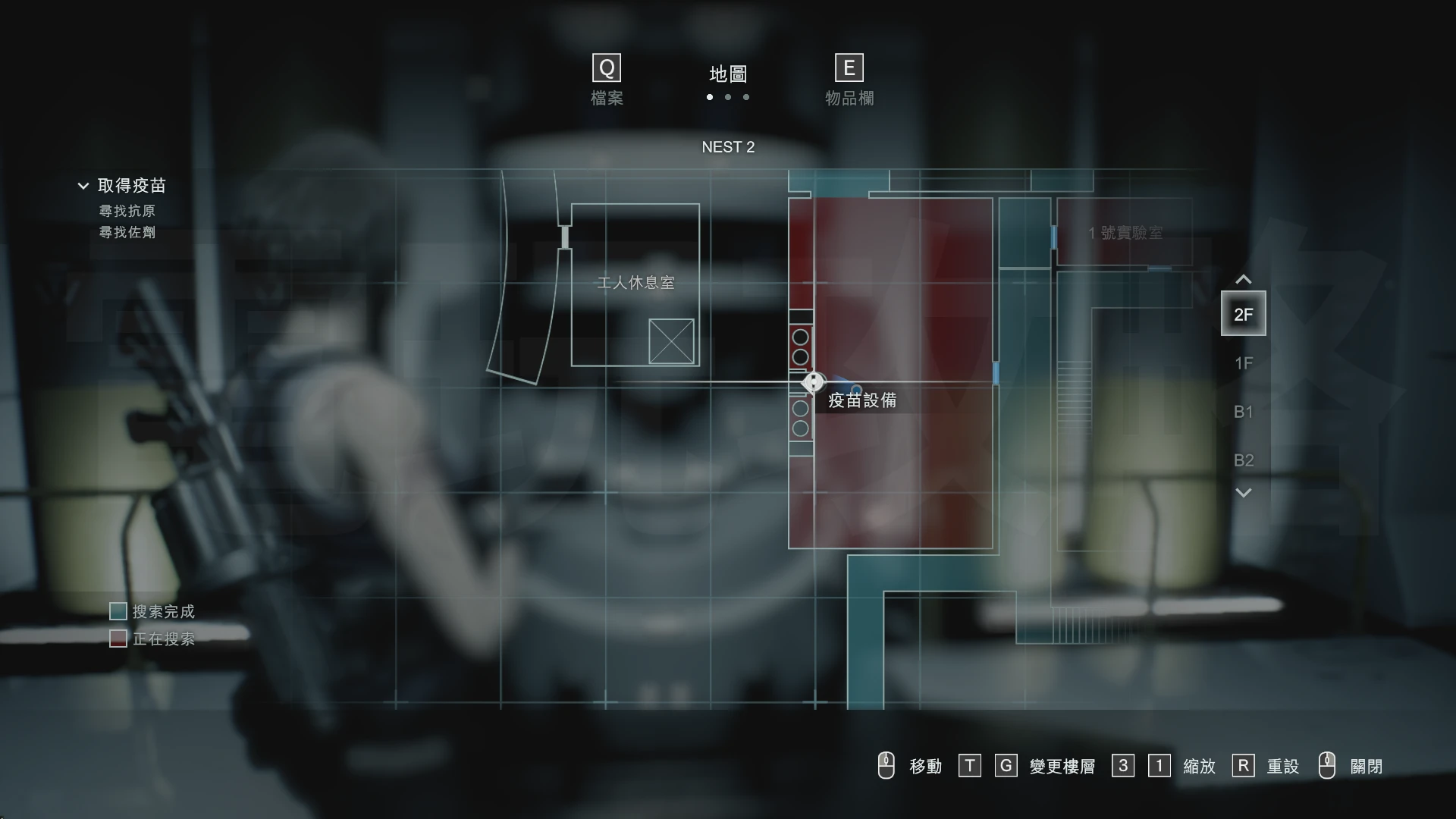Select the 2F floor button
The width and height of the screenshot is (1456, 819).
1243,314
